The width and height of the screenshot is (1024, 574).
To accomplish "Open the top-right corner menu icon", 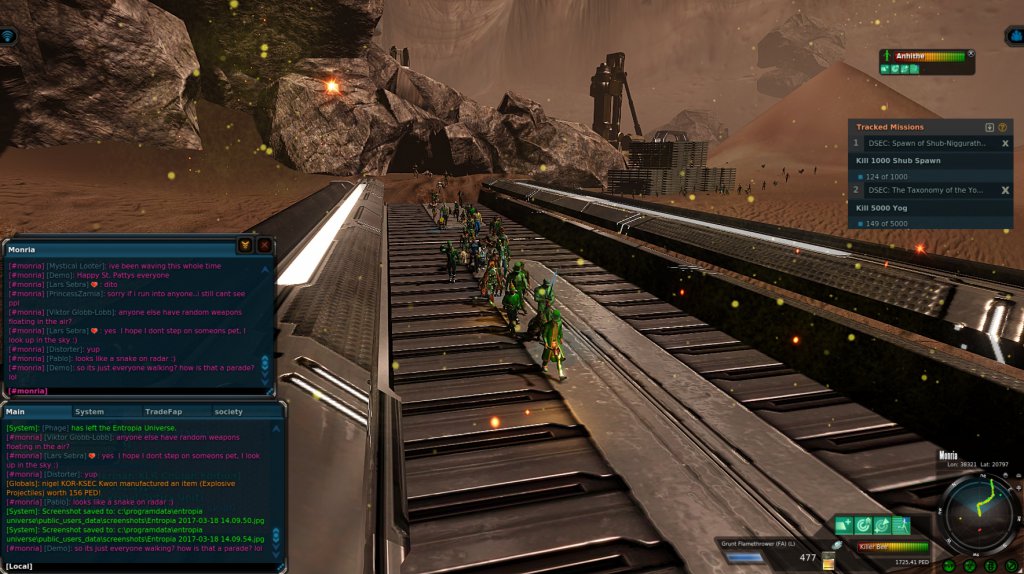I will 1014,36.
